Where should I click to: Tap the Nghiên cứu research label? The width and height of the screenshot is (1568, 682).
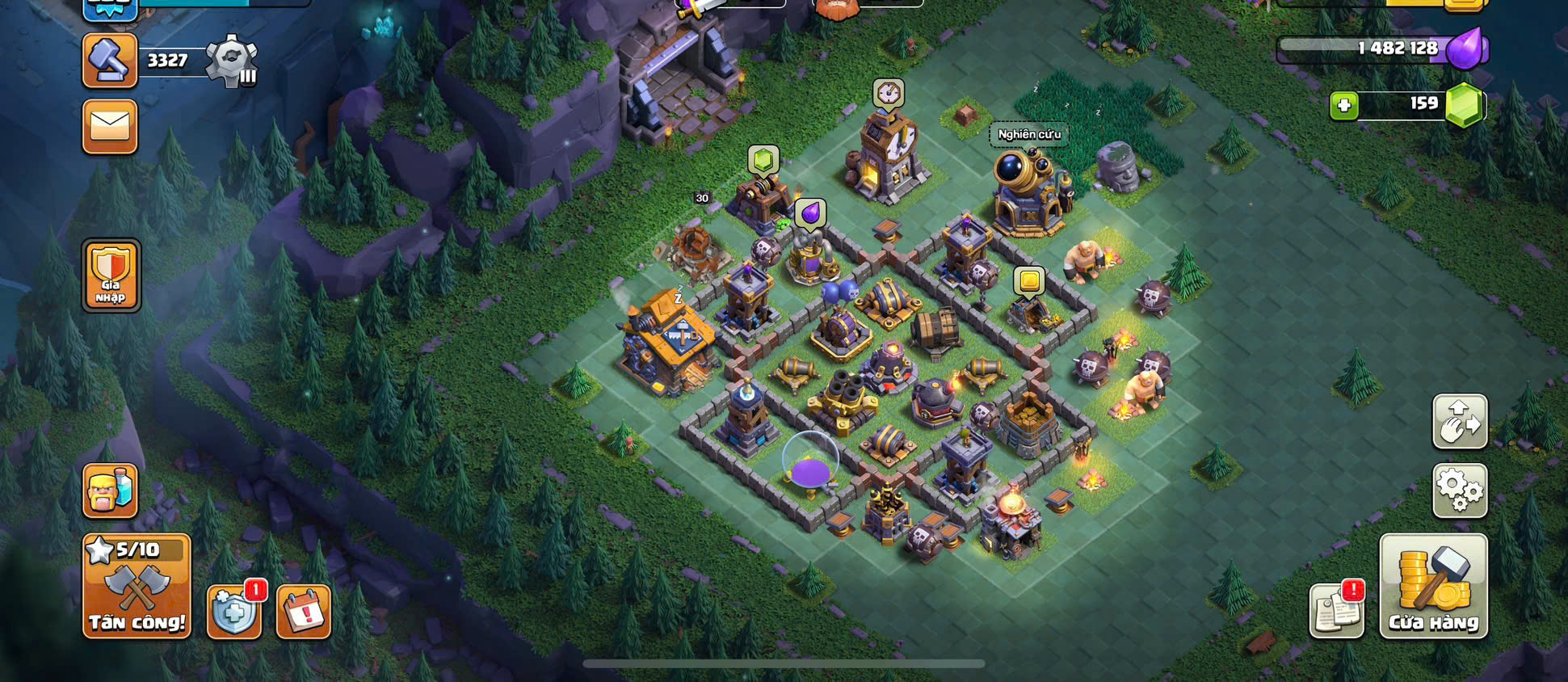click(x=1029, y=134)
